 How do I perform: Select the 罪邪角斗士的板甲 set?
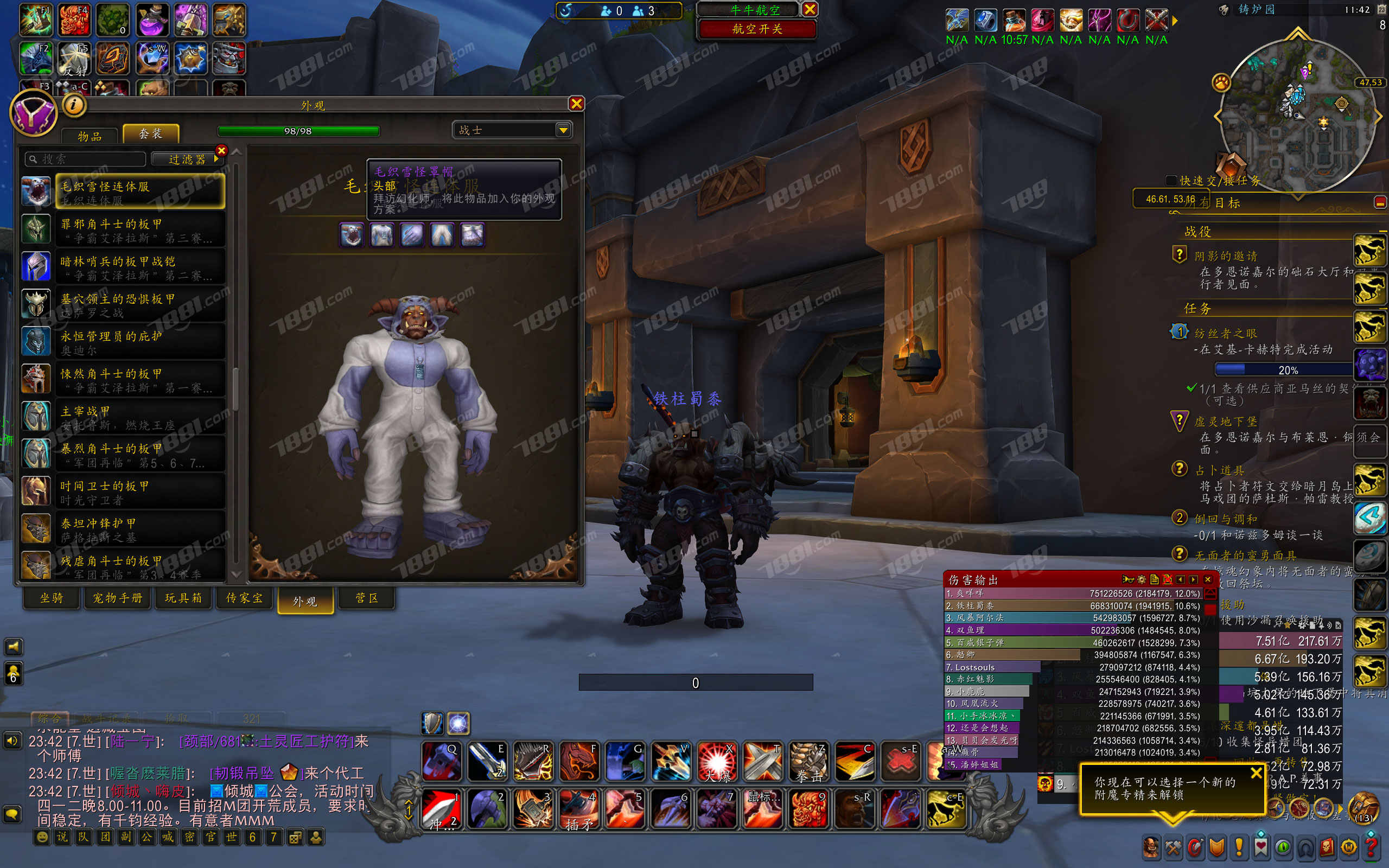139,229
